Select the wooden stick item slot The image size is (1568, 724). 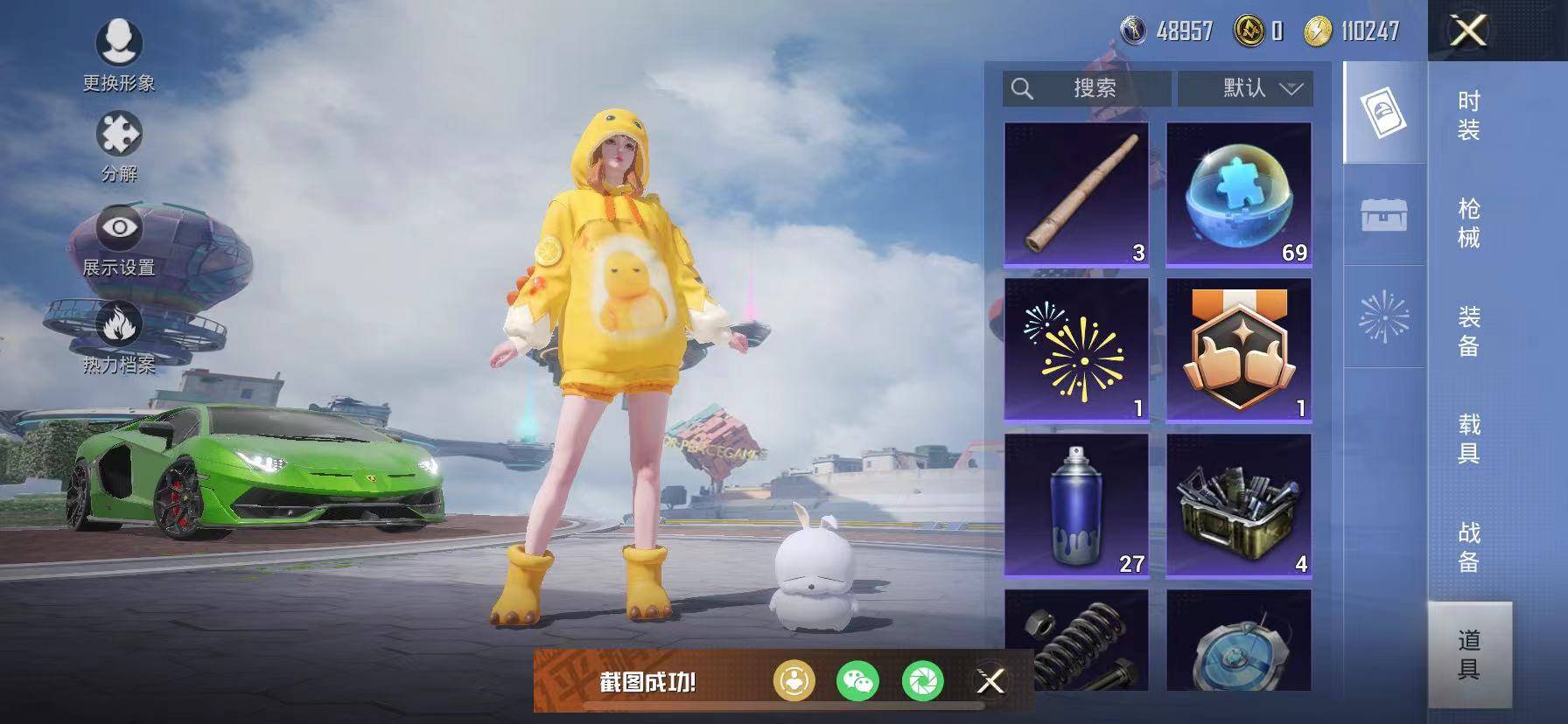pyautogui.click(x=1076, y=194)
